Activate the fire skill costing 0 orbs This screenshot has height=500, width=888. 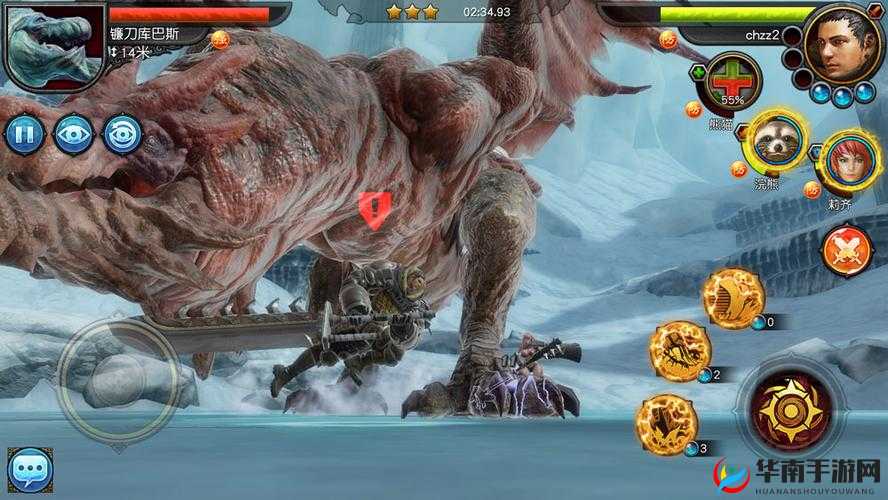tap(733, 297)
